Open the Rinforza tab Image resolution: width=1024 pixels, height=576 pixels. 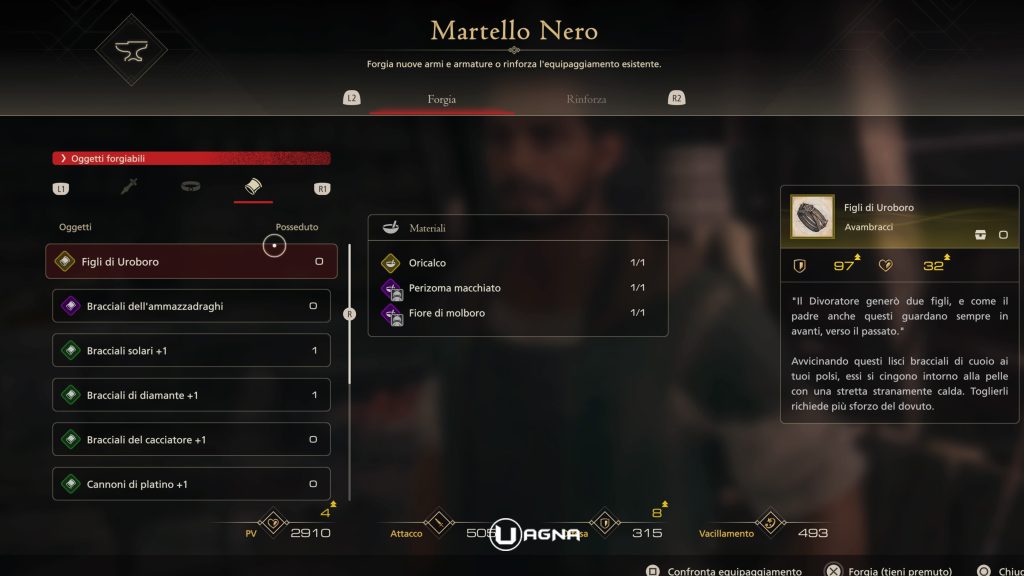[x=586, y=99]
